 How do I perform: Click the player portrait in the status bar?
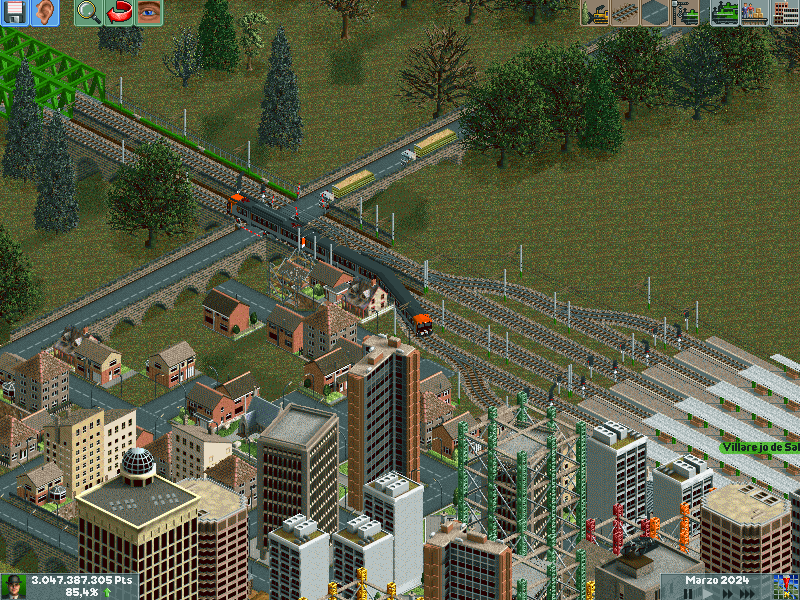tap(14, 586)
